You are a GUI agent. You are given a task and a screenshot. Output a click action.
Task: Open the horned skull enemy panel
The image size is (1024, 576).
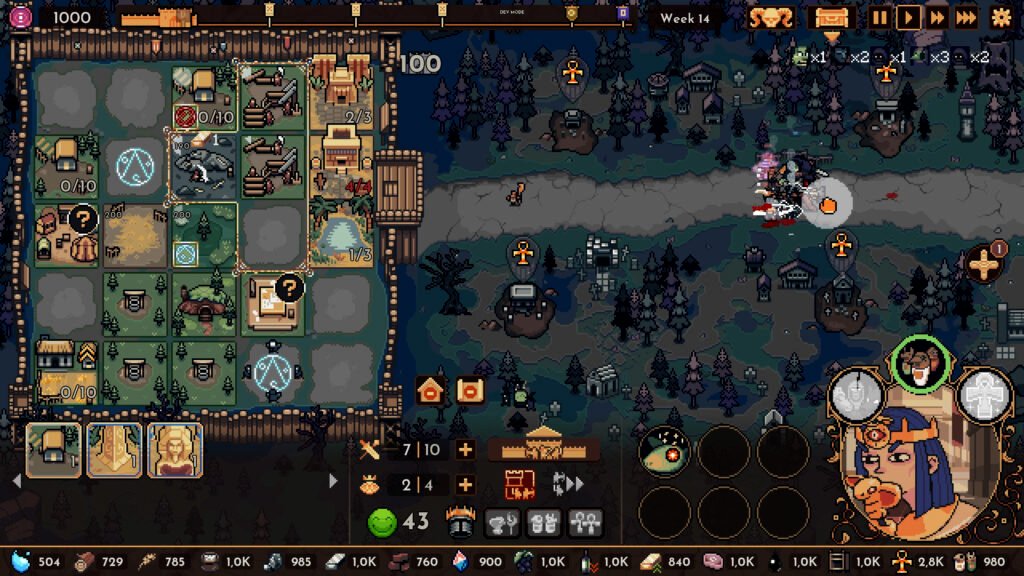(x=771, y=17)
